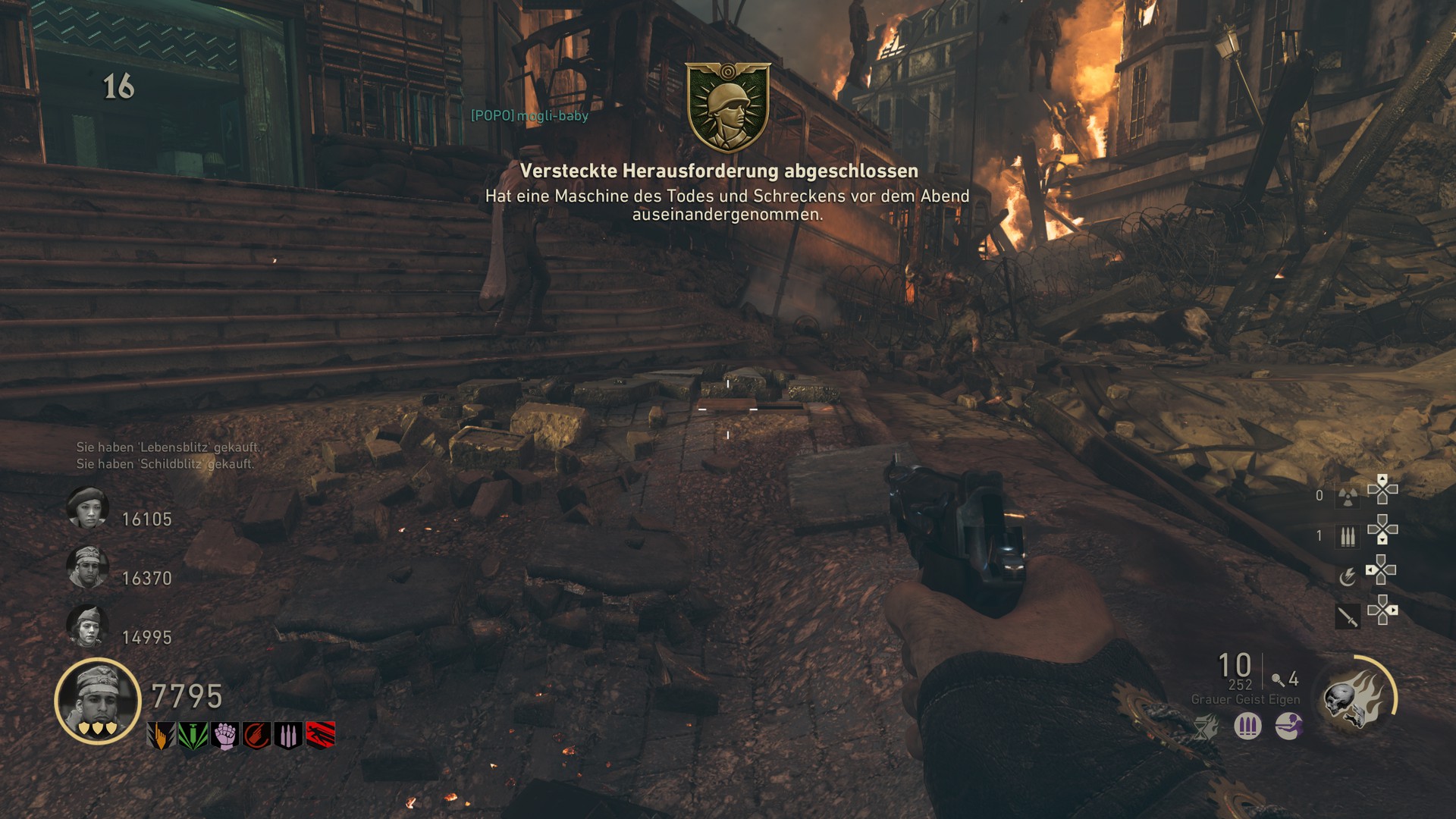
Task: Click the red swinging hand perk
Action: [x=257, y=736]
